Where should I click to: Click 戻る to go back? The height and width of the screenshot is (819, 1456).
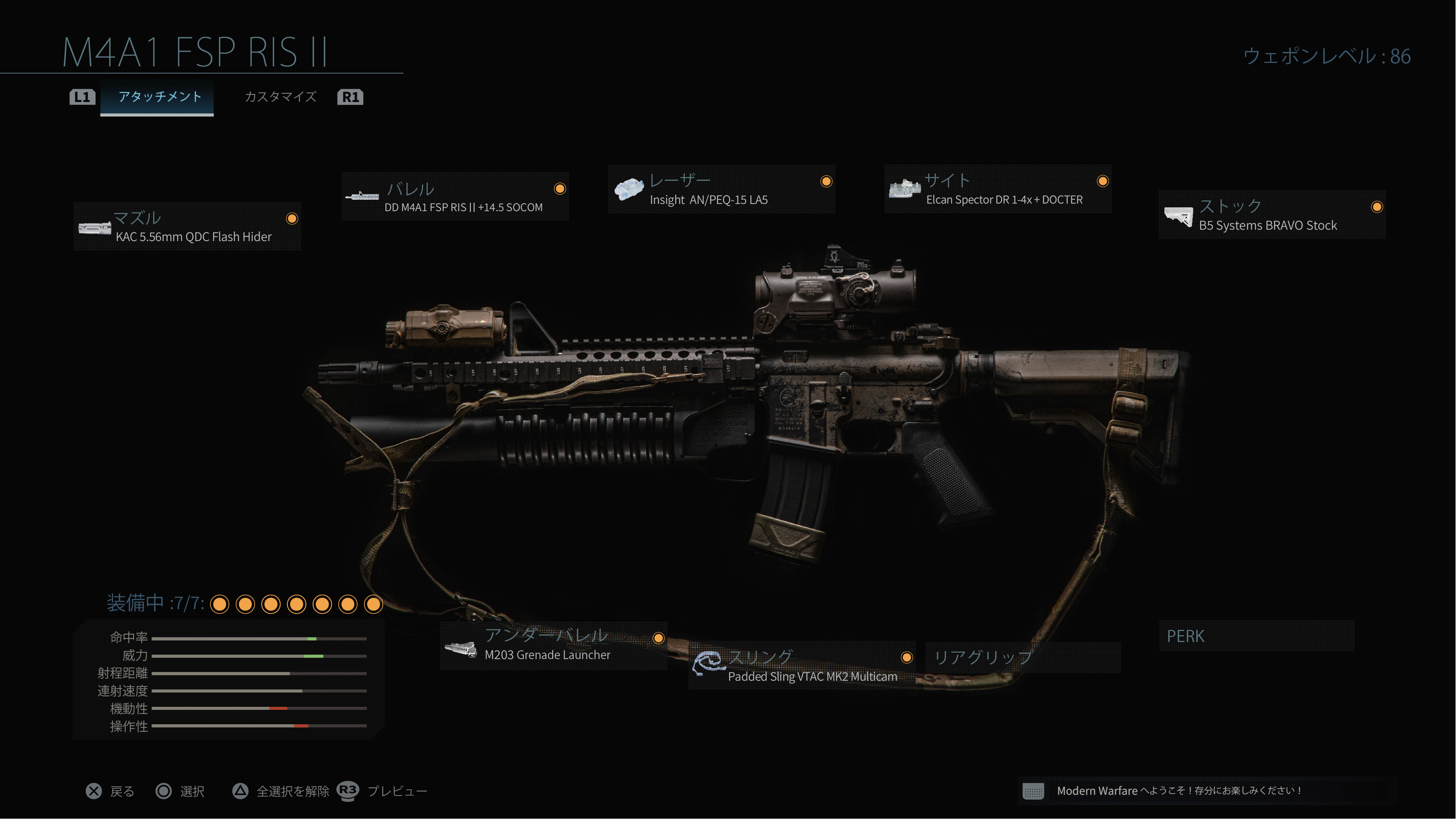click(x=111, y=791)
